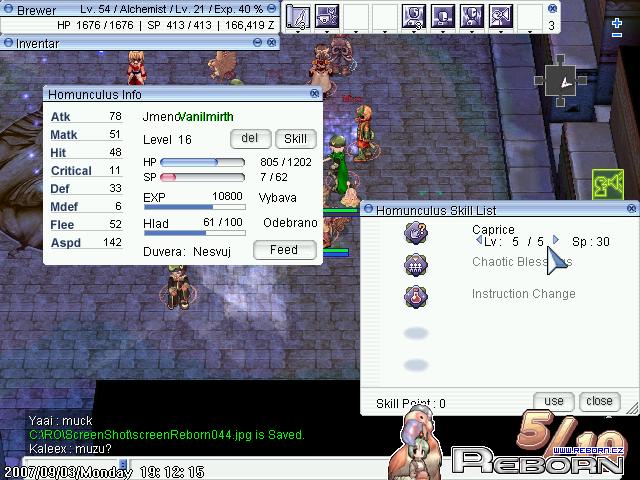Close the Inventar window bar

tap(272, 43)
